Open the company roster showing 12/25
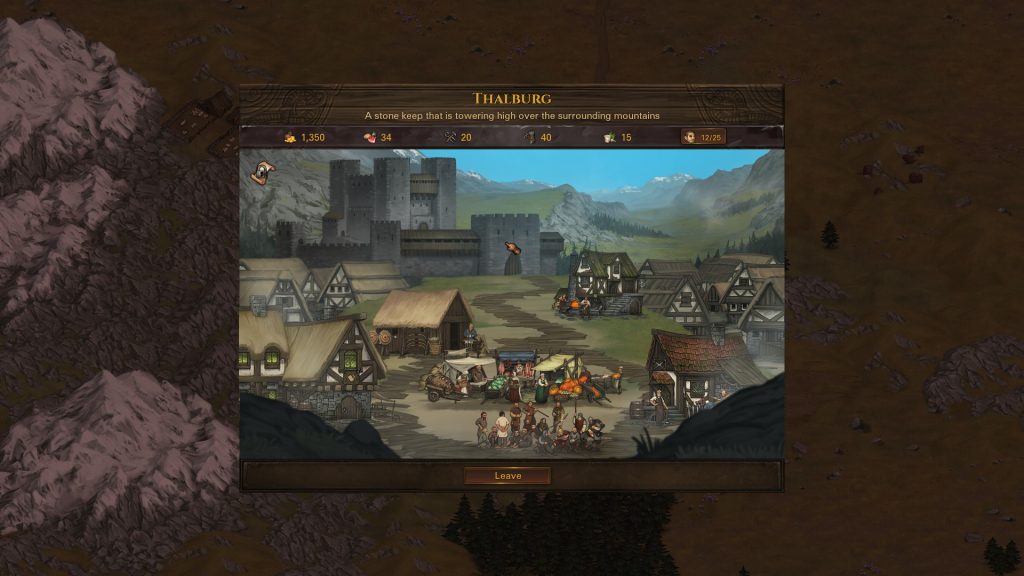1024x576 pixels. pos(703,137)
